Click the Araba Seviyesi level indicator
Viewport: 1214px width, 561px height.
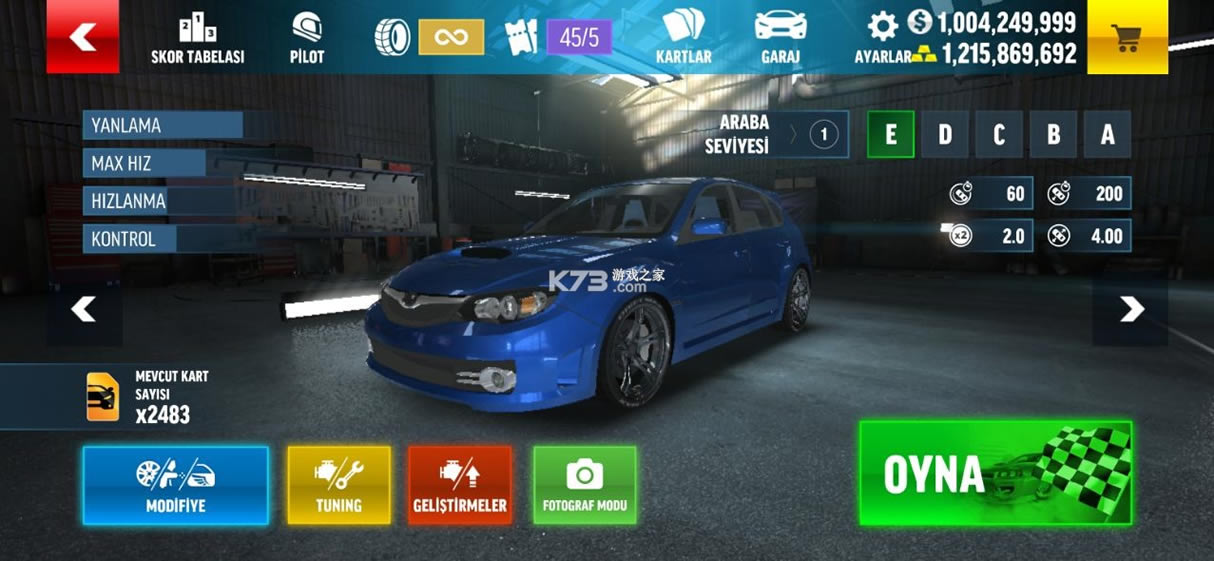point(823,135)
